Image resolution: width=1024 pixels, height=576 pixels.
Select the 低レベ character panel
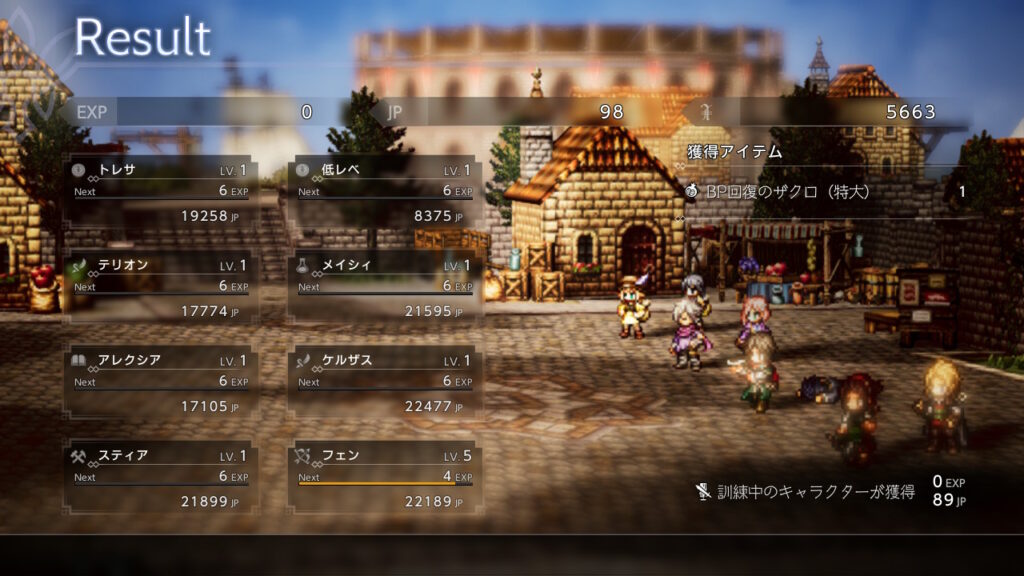pos(384,192)
